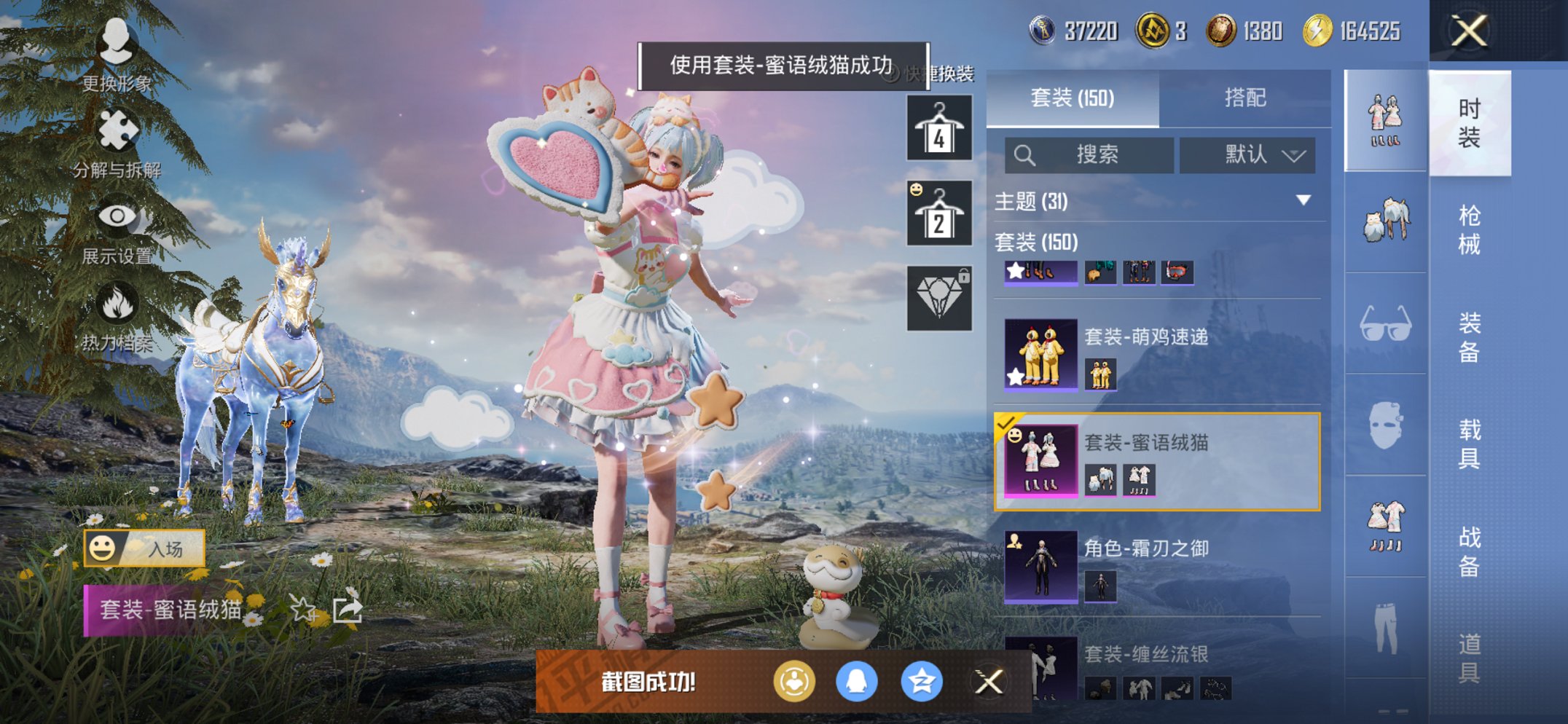The image size is (1568, 724).
Task: Open 展示设置 display settings
Action: [x=117, y=215]
